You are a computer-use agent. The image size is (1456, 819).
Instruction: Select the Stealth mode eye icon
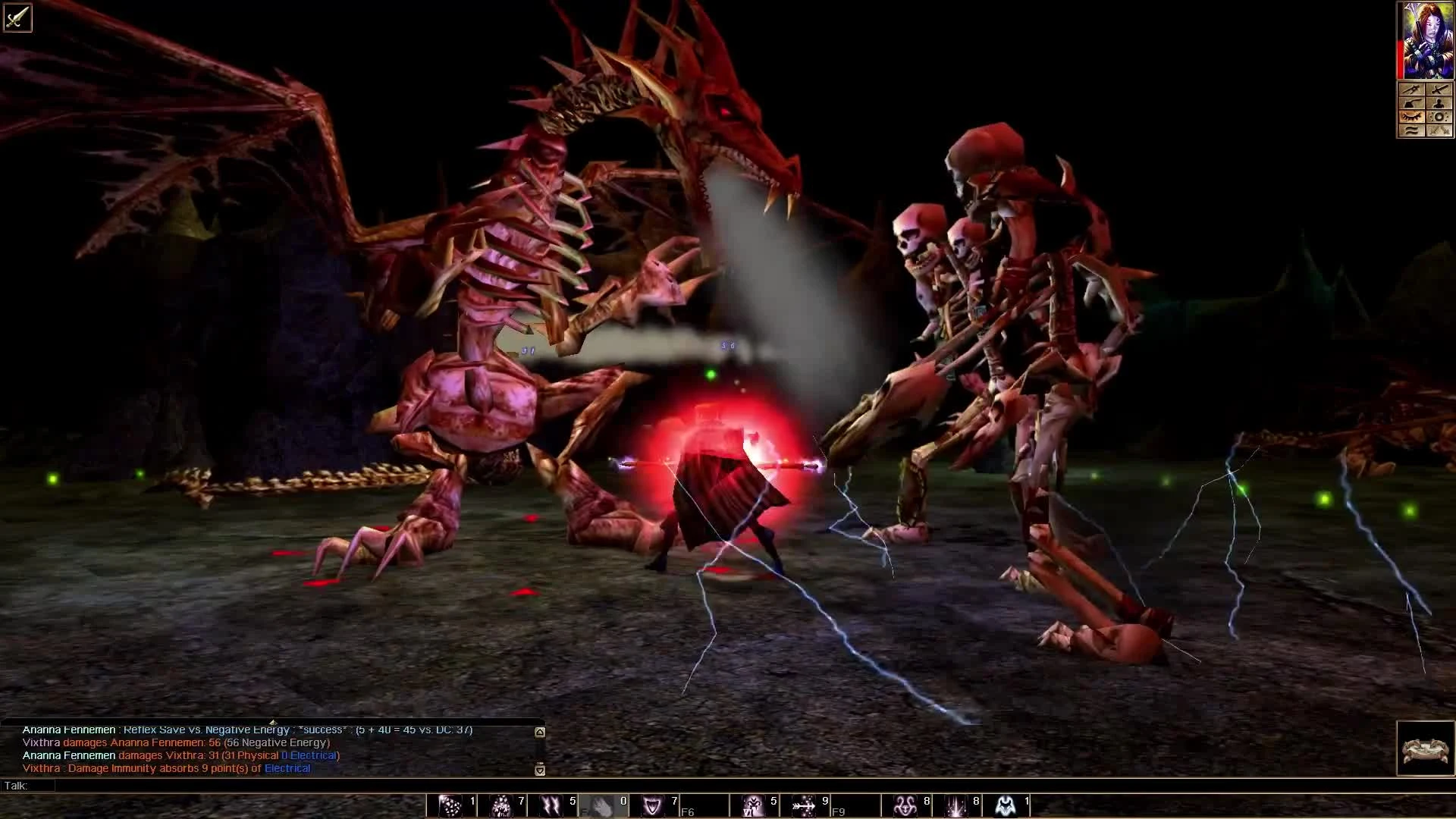coord(1411,117)
